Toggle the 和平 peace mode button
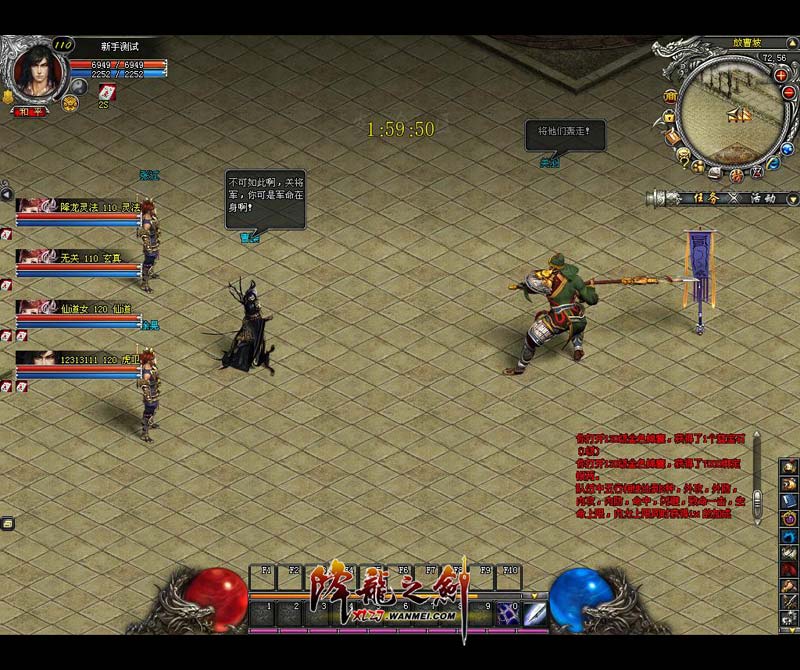This screenshot has width=800, height=670. 30,111
